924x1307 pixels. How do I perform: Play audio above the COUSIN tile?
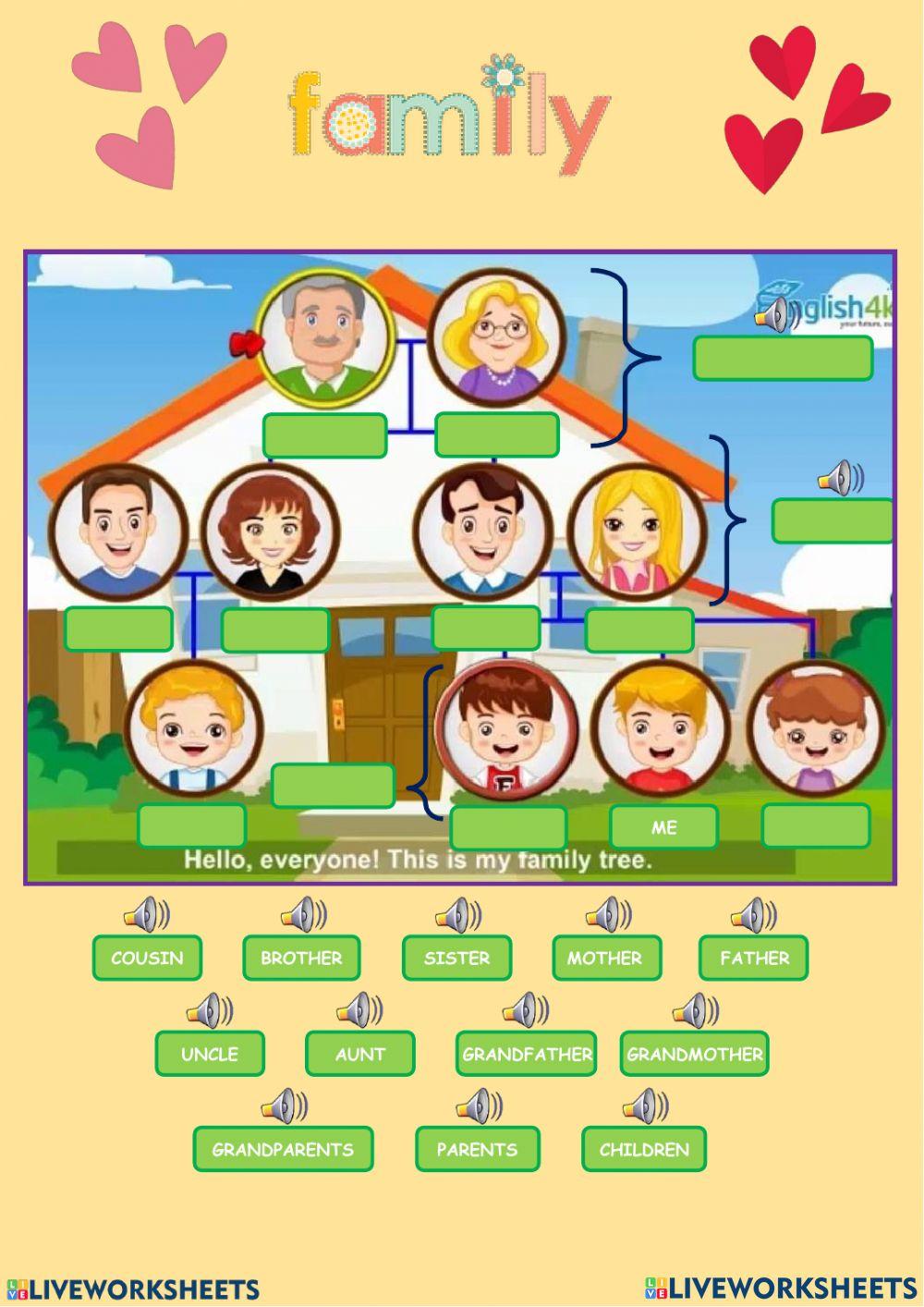(x=146, y=915)
